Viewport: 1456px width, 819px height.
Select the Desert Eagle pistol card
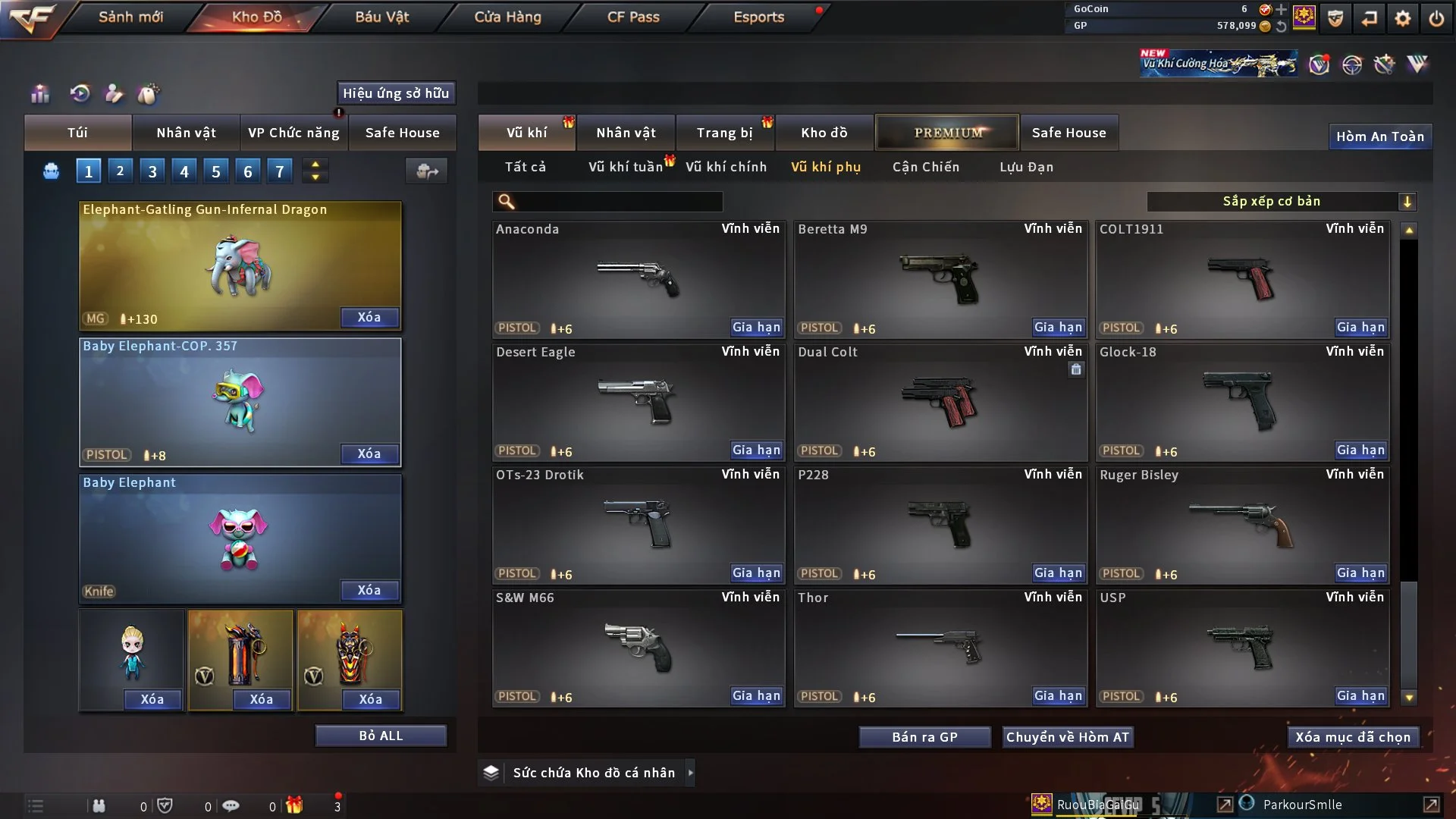638,402
